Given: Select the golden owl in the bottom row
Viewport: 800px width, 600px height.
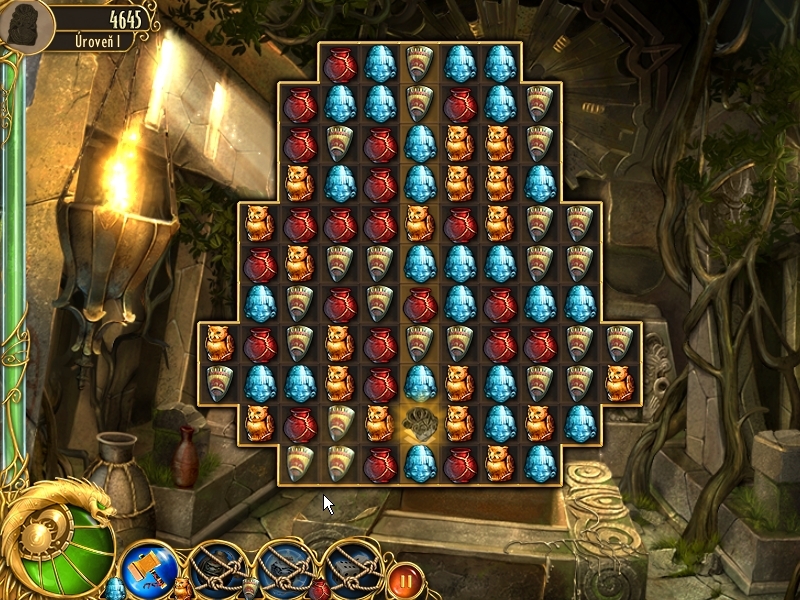Looking at the screenshot, I should click(500, 463).
